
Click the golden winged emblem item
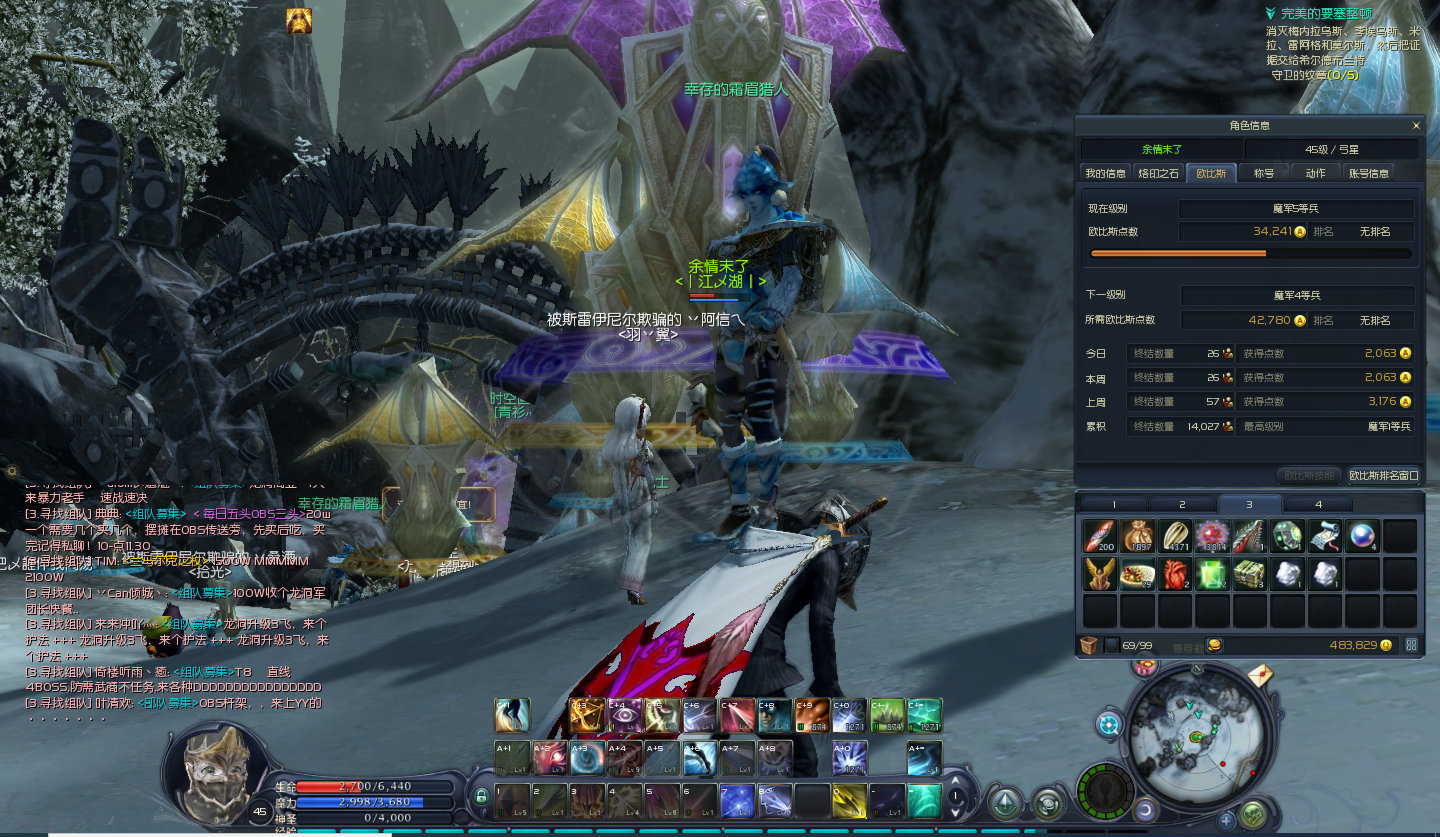coord(1100,574)
